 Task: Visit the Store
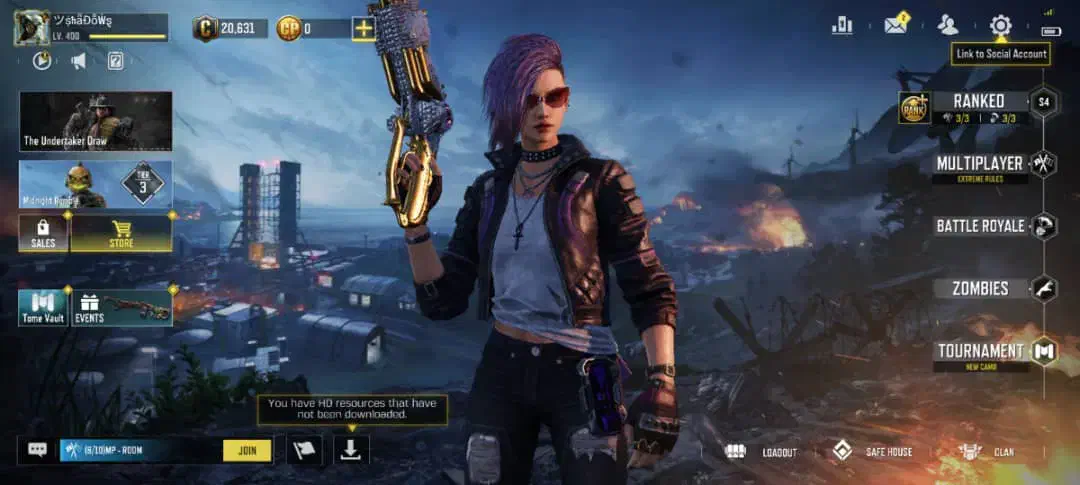point(121,233)
